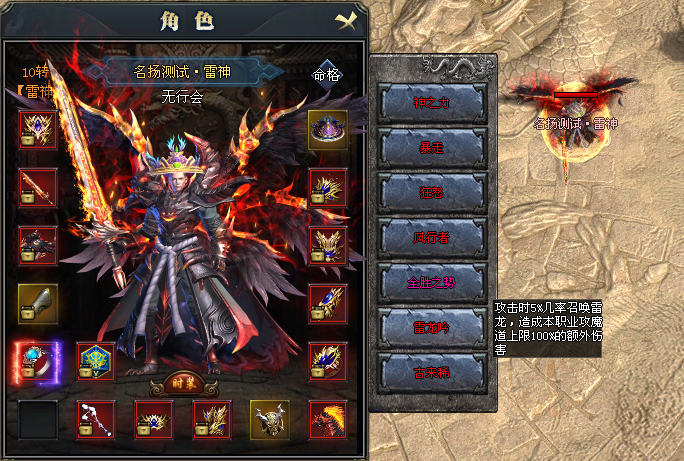
Task: Select the flaming sword weapon slot
Action: [38, 187]
